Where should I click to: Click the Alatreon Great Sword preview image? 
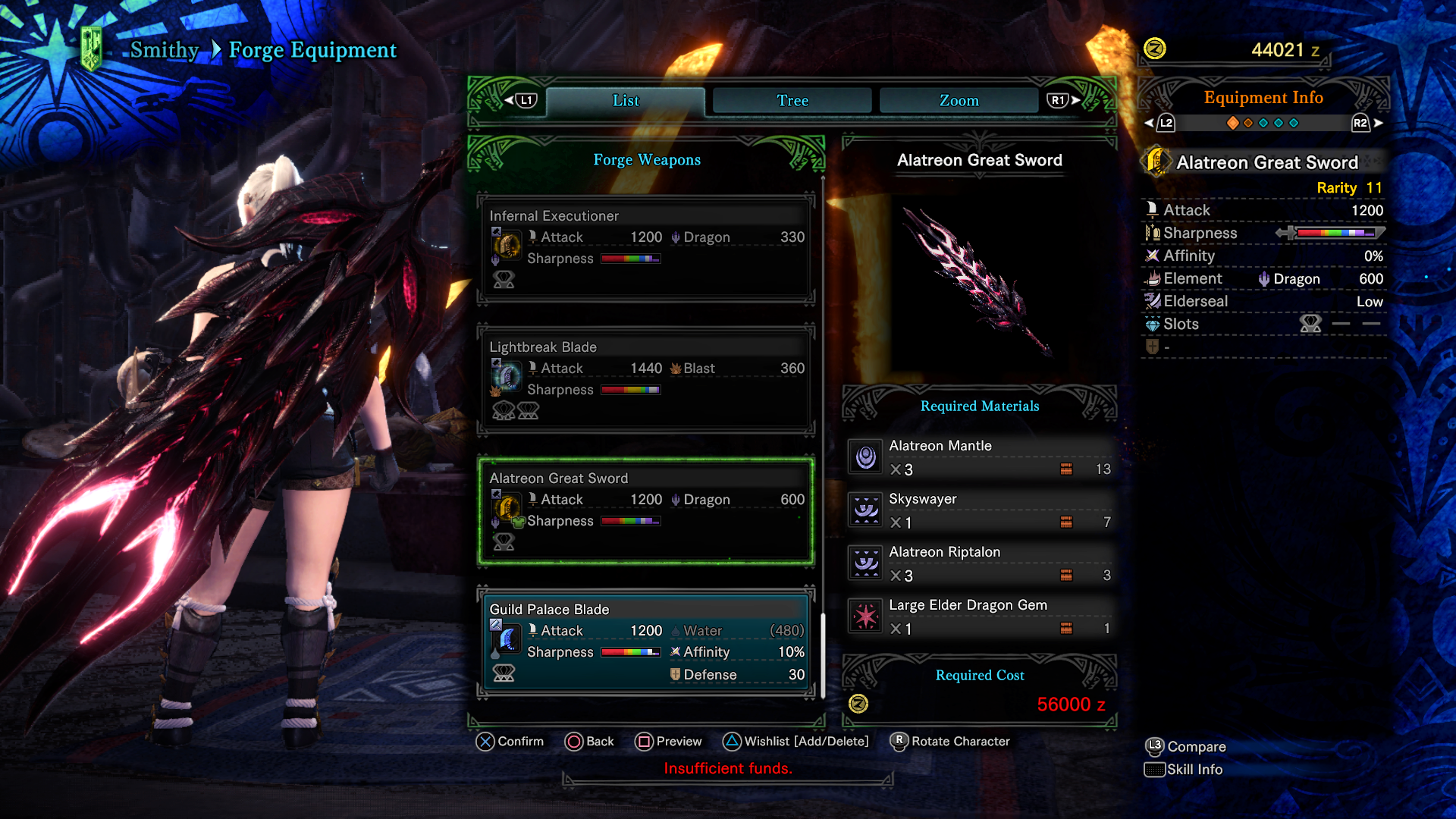coord(978,281)
